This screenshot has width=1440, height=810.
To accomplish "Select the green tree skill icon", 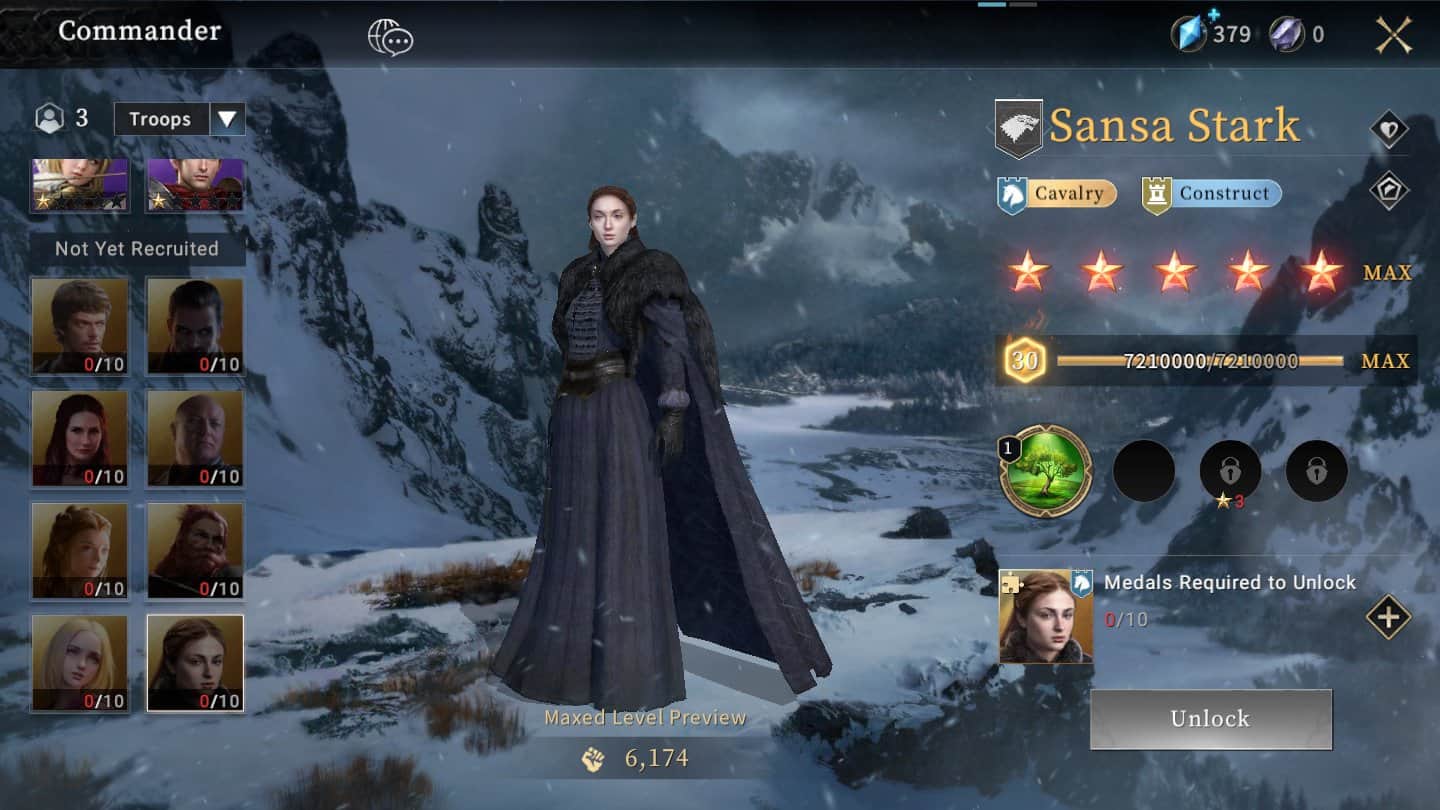I will [1046, 471].
